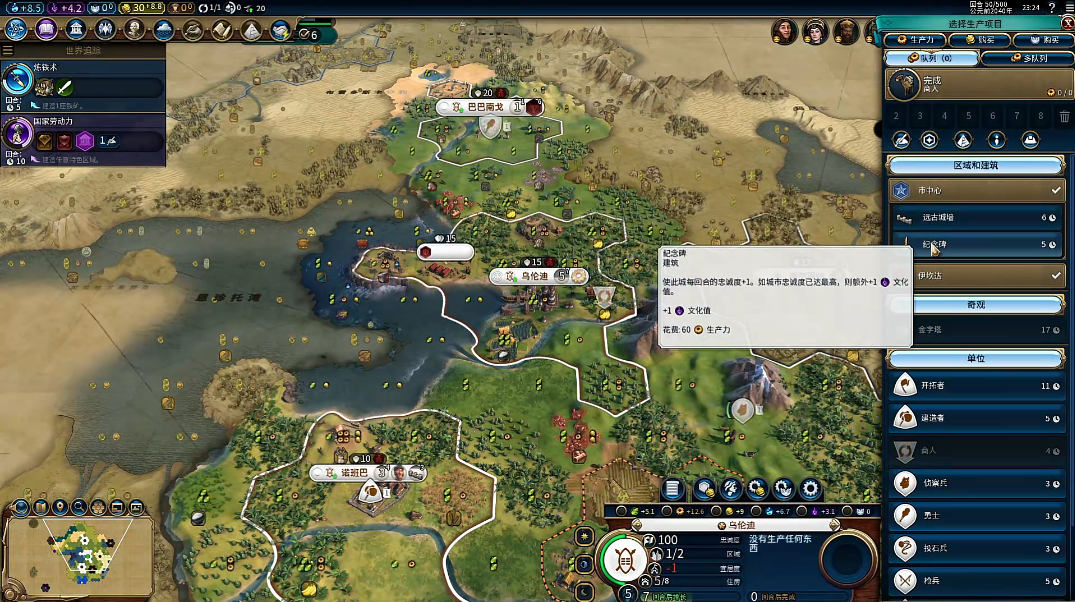Clear the queue with the trash icon

pyautogui.click(x=1064, y=116)
